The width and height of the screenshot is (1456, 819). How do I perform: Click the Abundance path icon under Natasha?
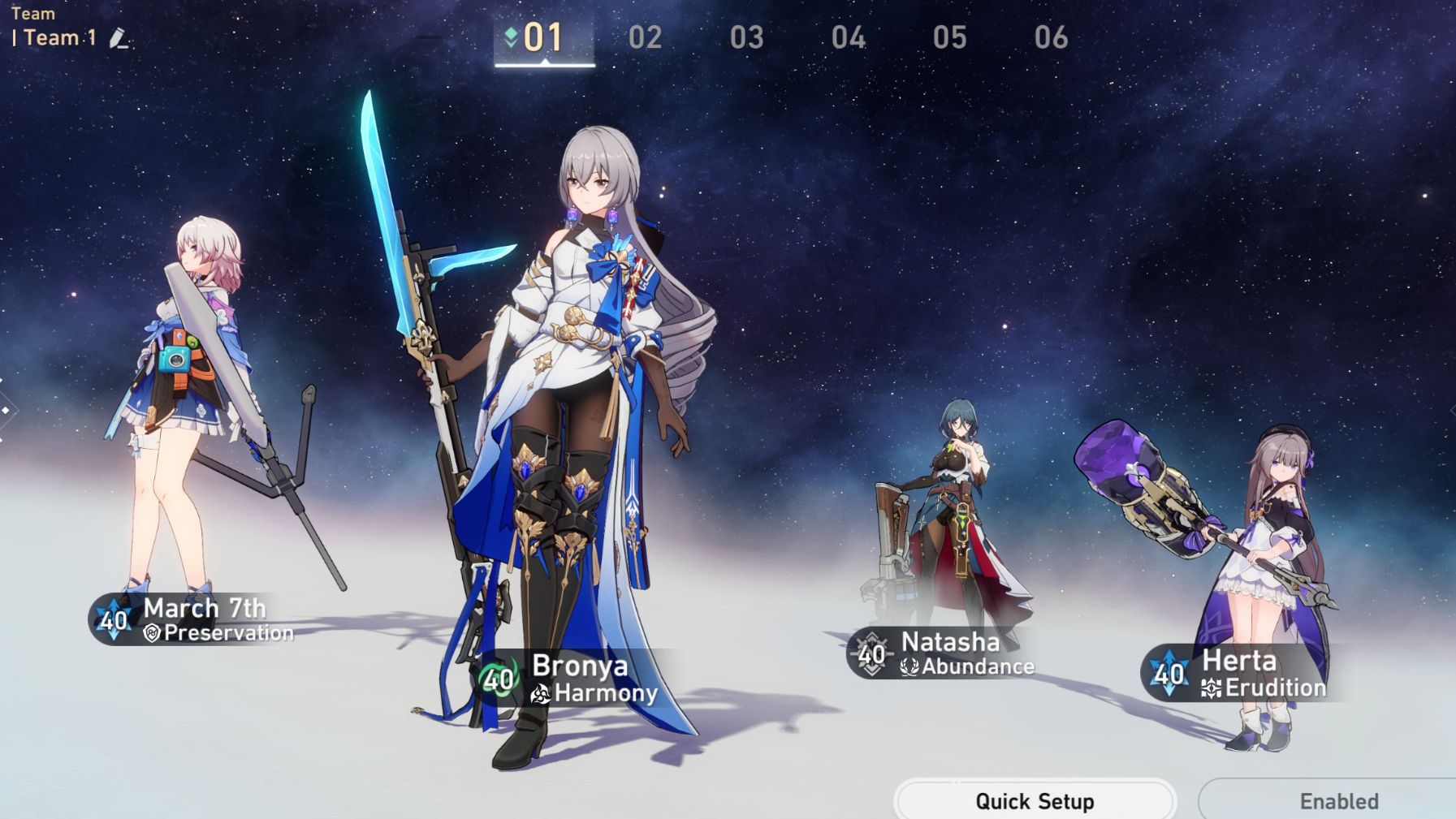(910, 667)
